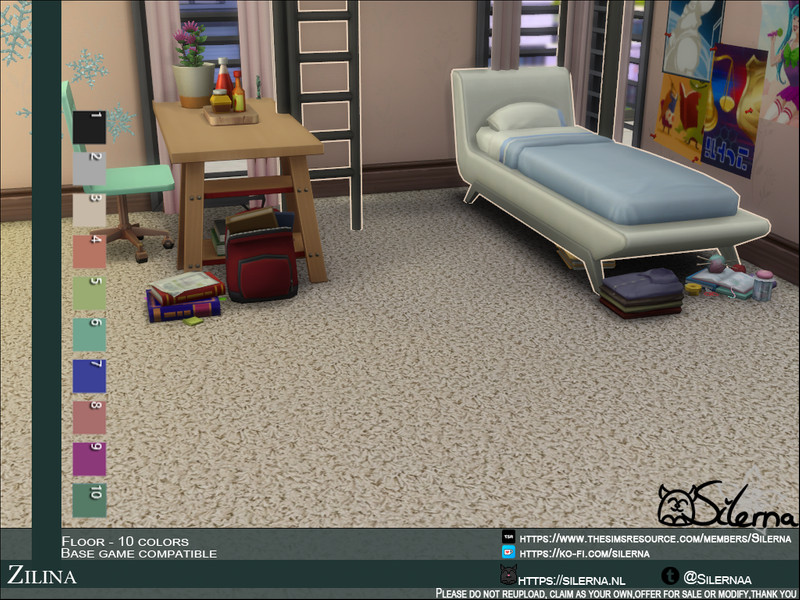Image resolution: width=800 pixels, height=600 pixels.
Task: Visit the ko-fi.com/silerna link
Action: (x=584, y=553)
